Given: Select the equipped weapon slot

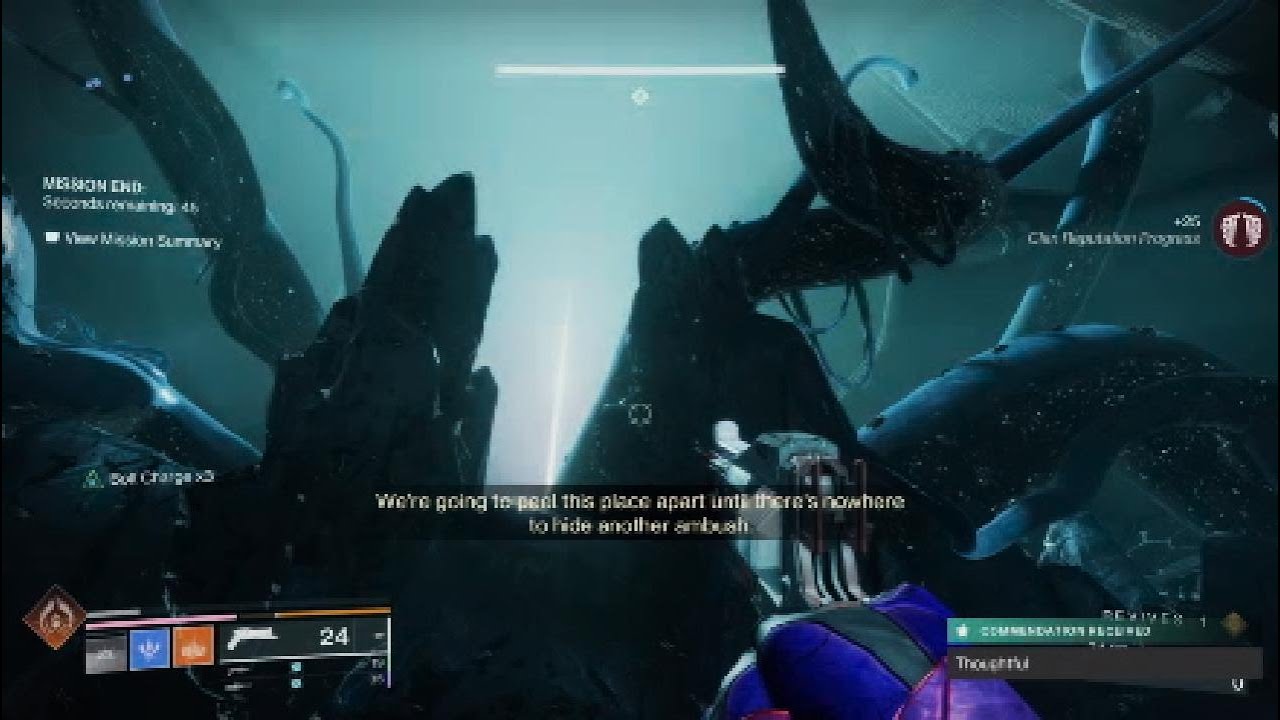Looking at the screenshot, I should 300,638.
